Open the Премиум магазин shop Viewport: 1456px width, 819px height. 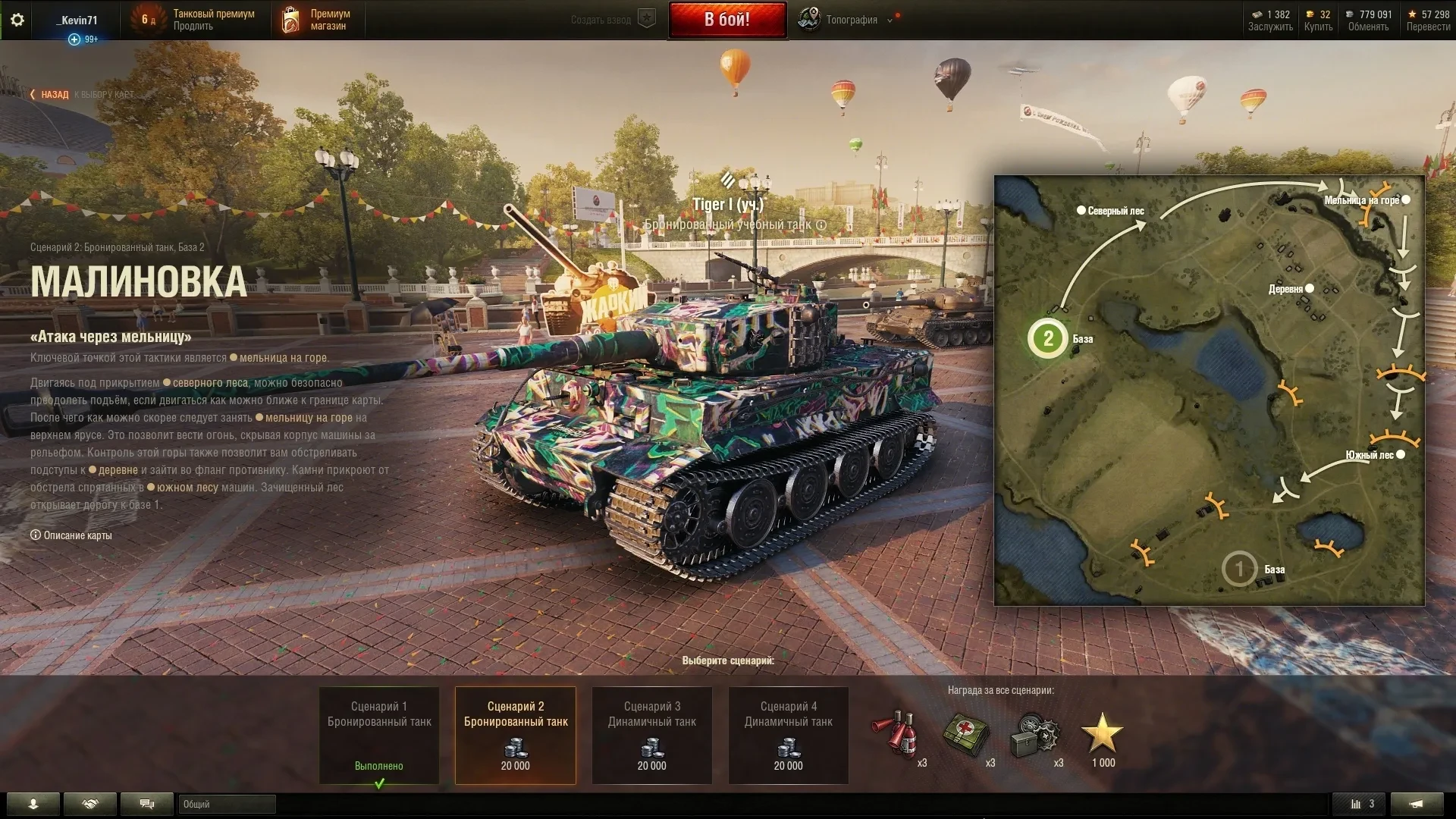pos(318,20)
